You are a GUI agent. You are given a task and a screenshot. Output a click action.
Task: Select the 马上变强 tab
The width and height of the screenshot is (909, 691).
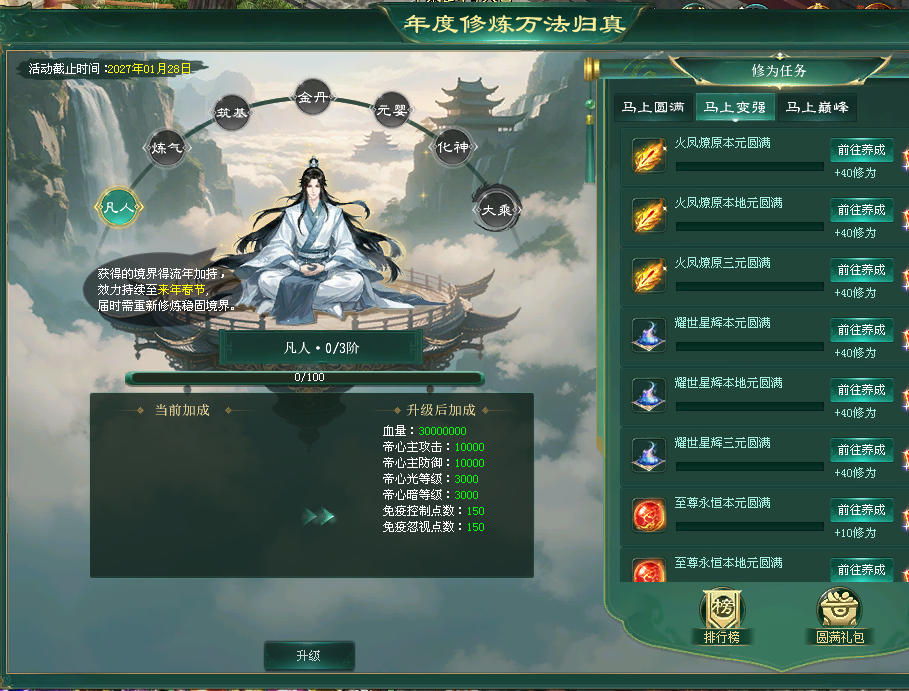point(734,107)
